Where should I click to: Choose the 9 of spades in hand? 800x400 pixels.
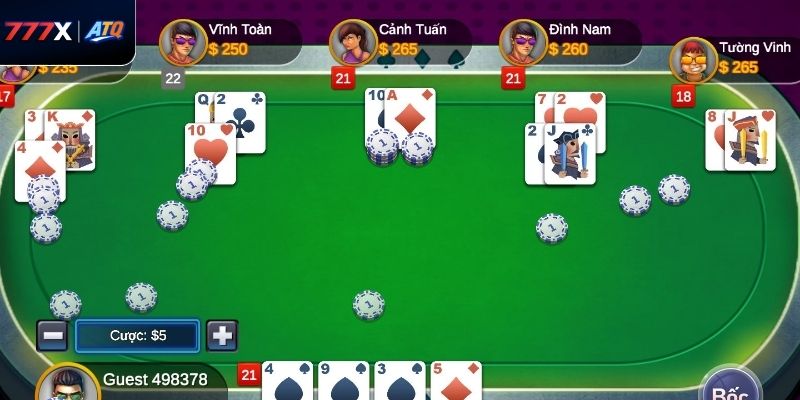point(343,382)
